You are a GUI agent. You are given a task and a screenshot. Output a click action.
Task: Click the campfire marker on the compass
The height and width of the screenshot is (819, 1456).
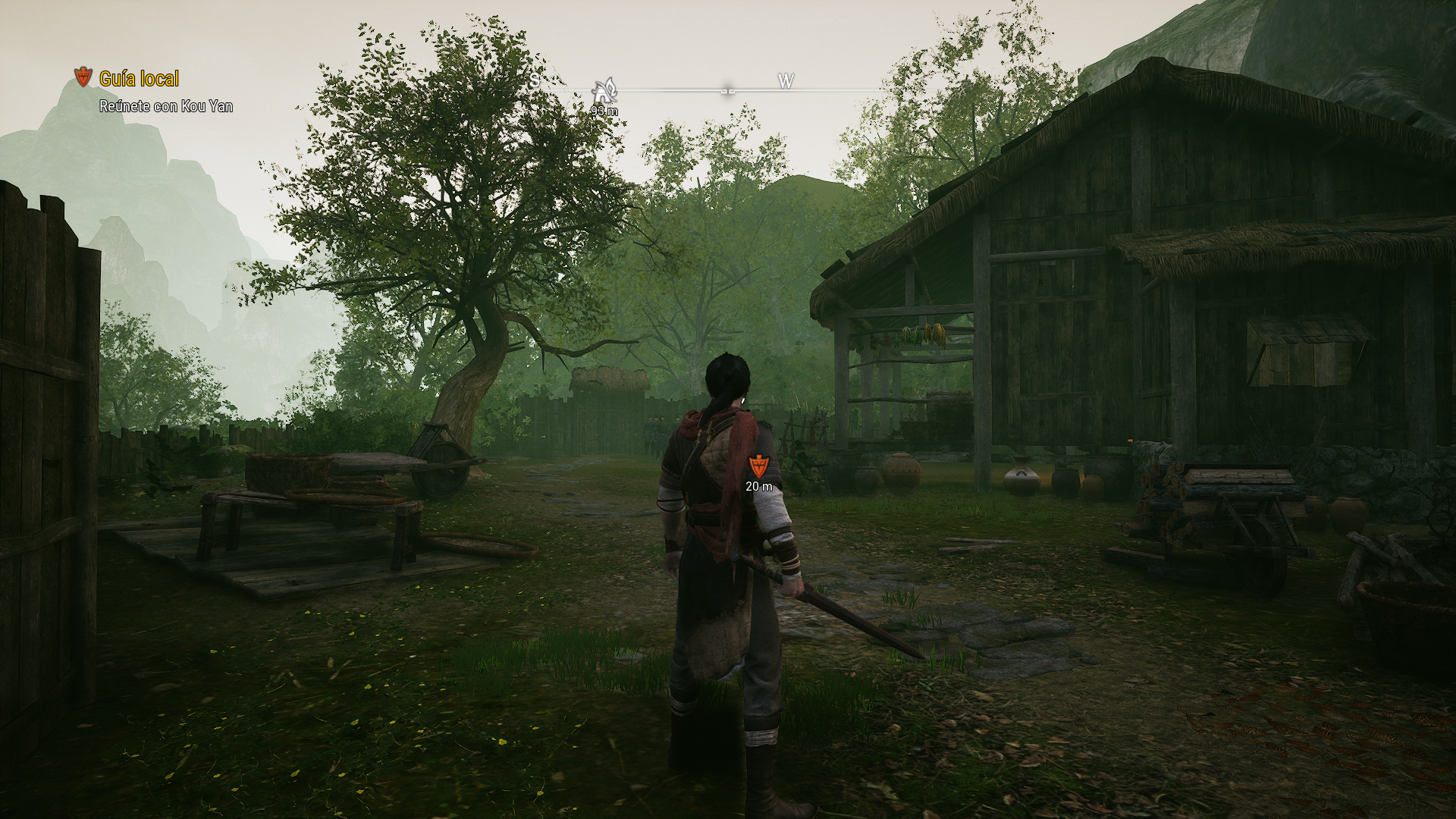point(604,91)
